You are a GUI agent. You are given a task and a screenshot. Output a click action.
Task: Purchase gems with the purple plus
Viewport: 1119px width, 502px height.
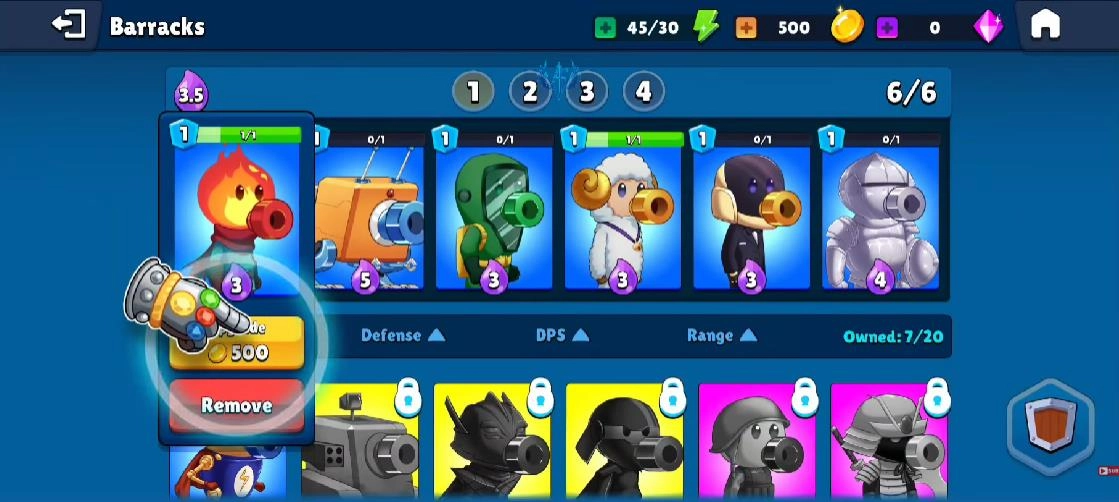[x=886, y=28]
